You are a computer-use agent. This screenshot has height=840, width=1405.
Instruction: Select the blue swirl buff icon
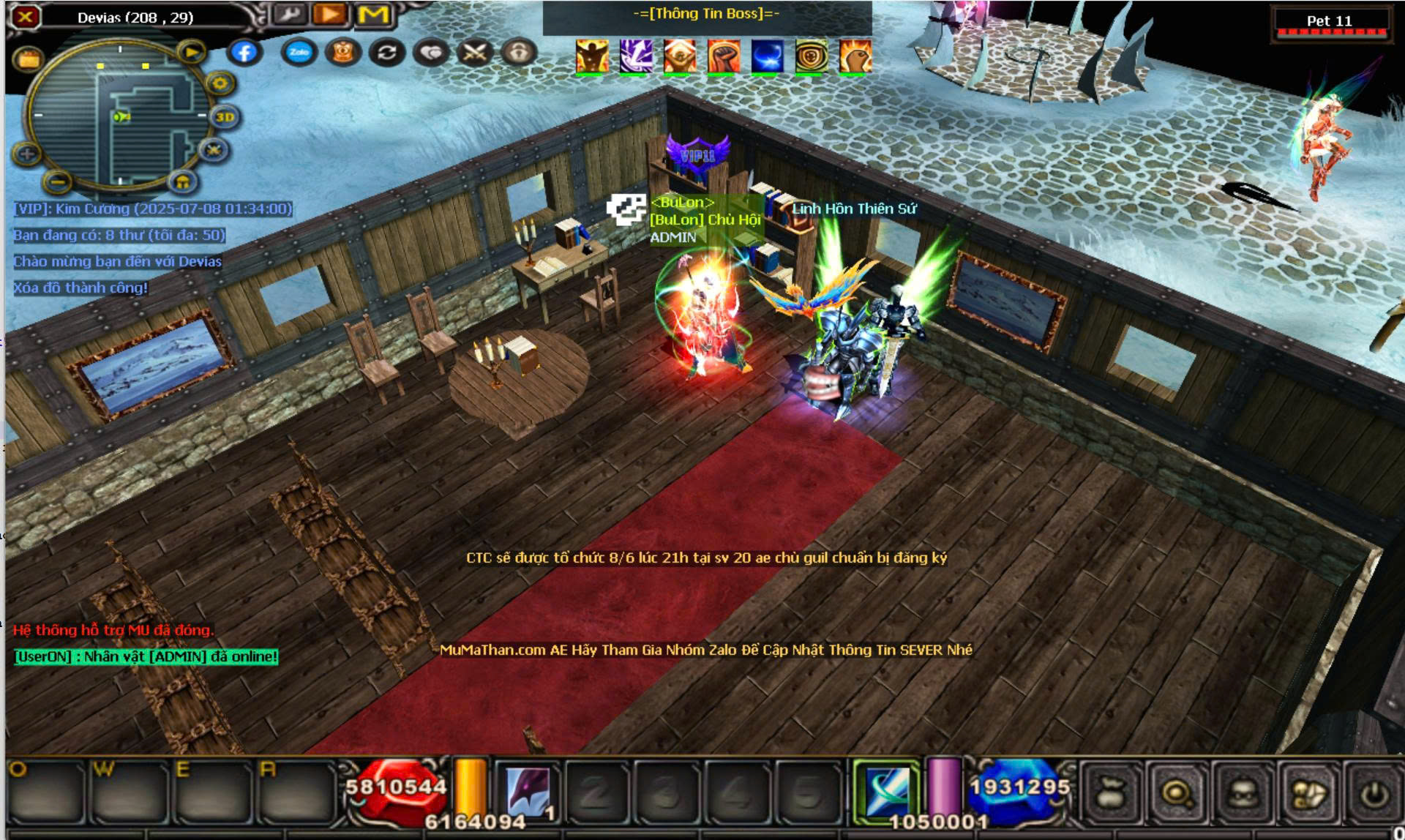click(768, 57)
